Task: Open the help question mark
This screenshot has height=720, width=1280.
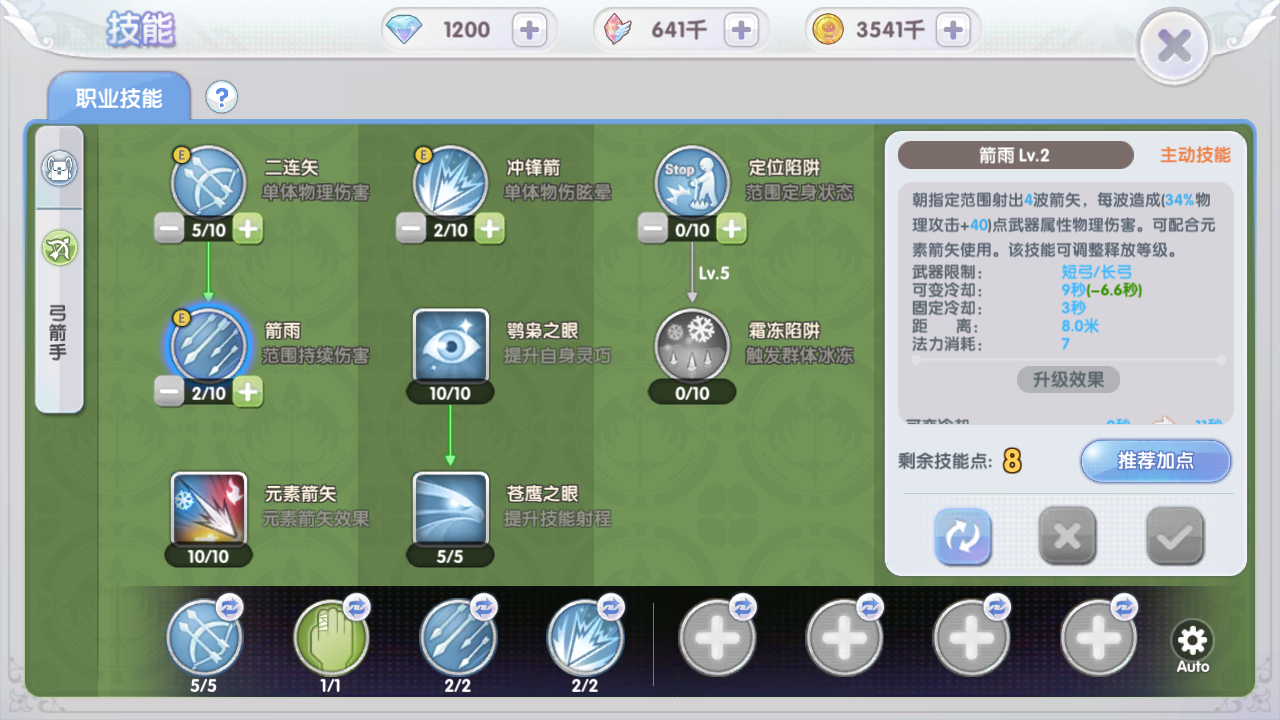Action: coord(220,96)
